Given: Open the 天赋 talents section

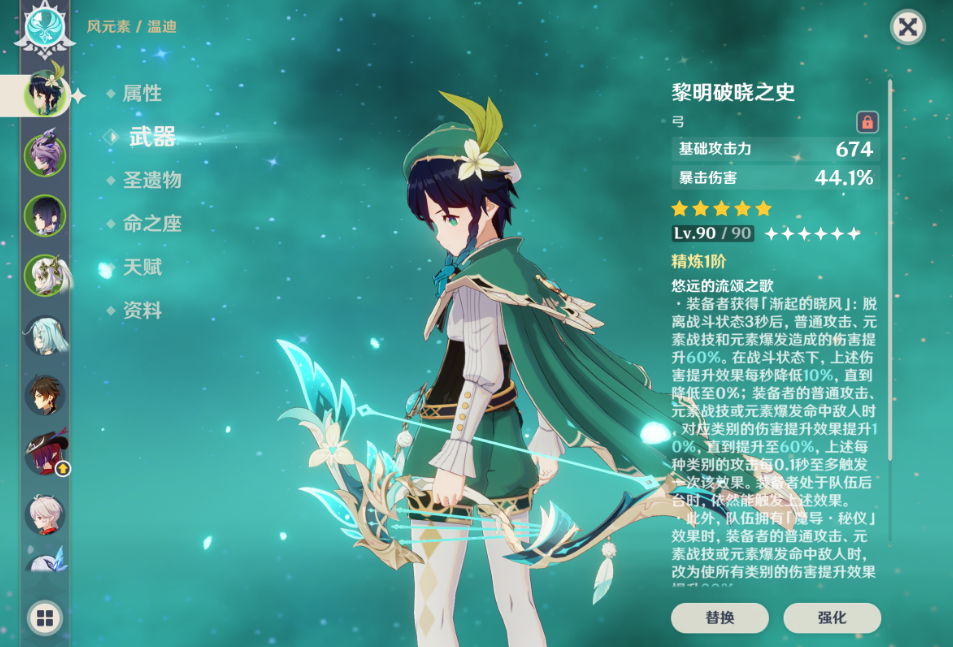Looking at the screenshot, I should click(142, 268).
